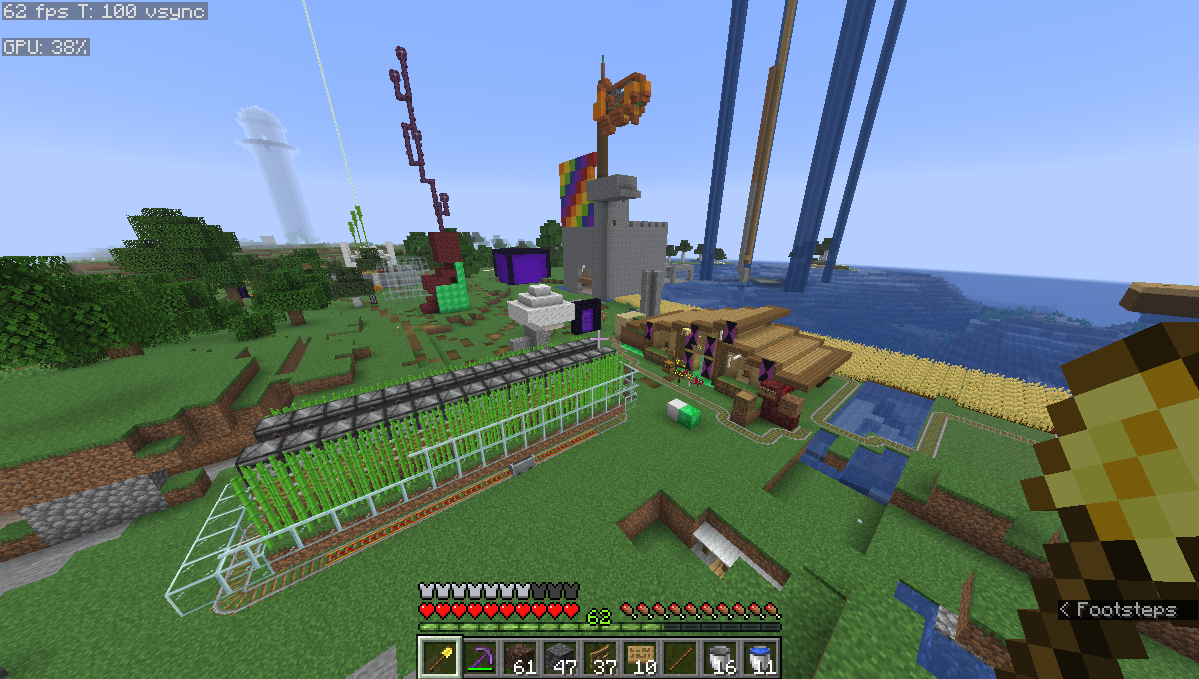Select the sign stack of 10
1199x679 pixels.
640,657
